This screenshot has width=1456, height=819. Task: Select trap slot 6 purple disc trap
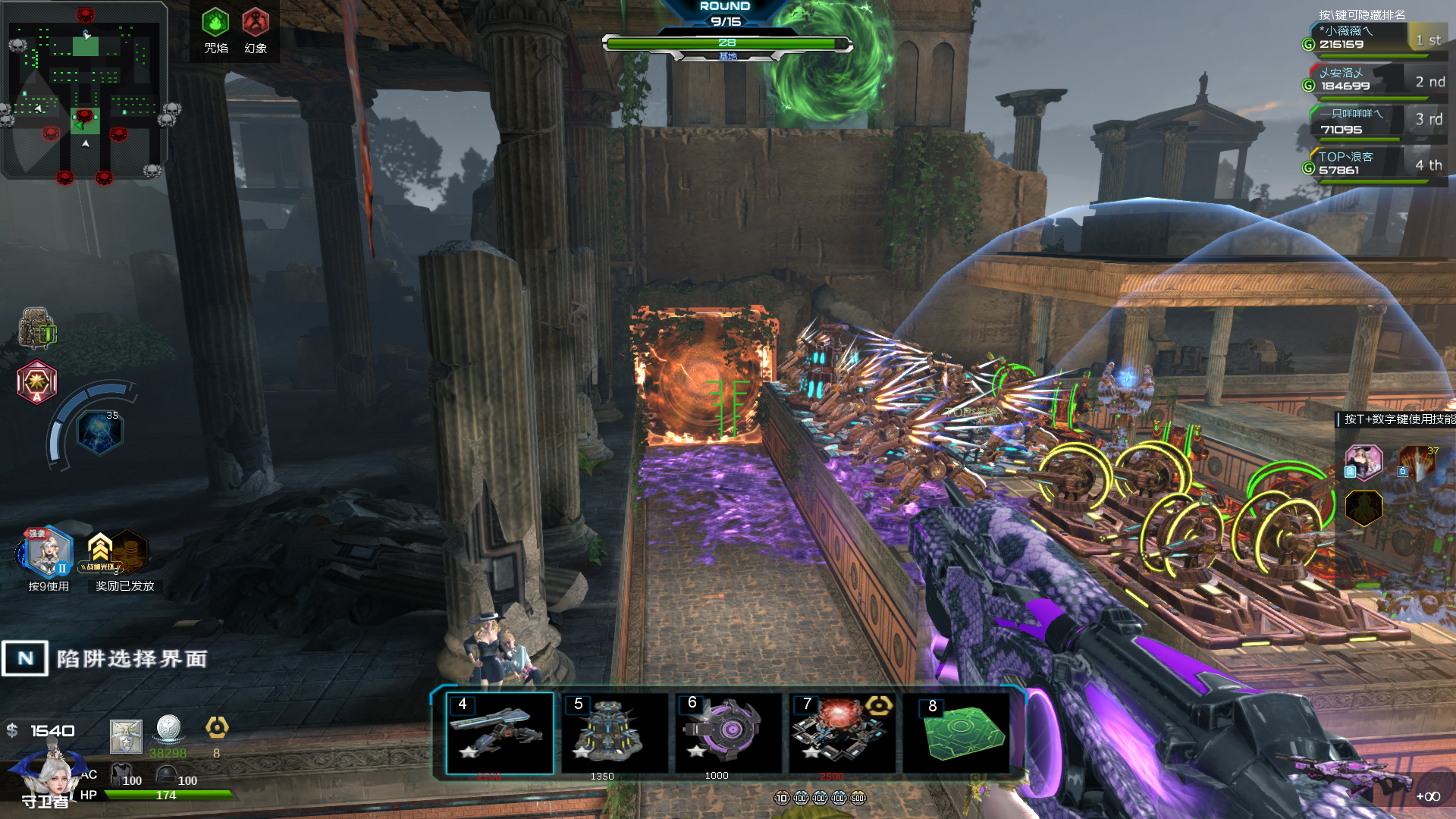(x=728, y=733)
